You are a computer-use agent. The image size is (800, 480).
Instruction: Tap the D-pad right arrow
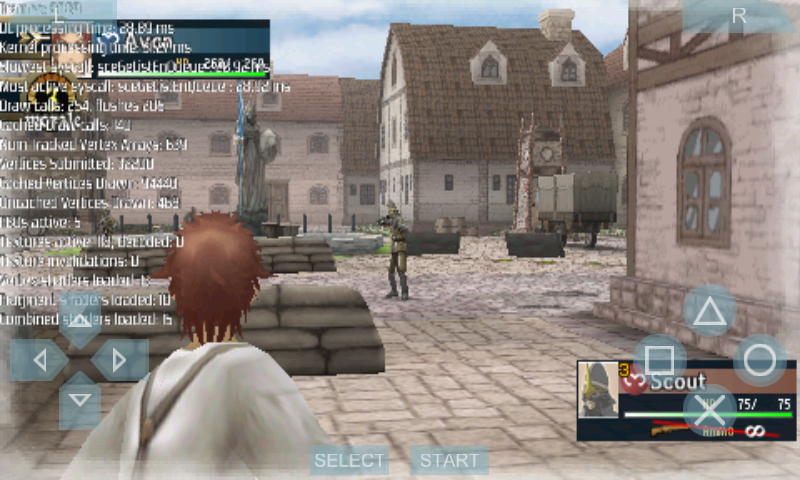(120, 360)
